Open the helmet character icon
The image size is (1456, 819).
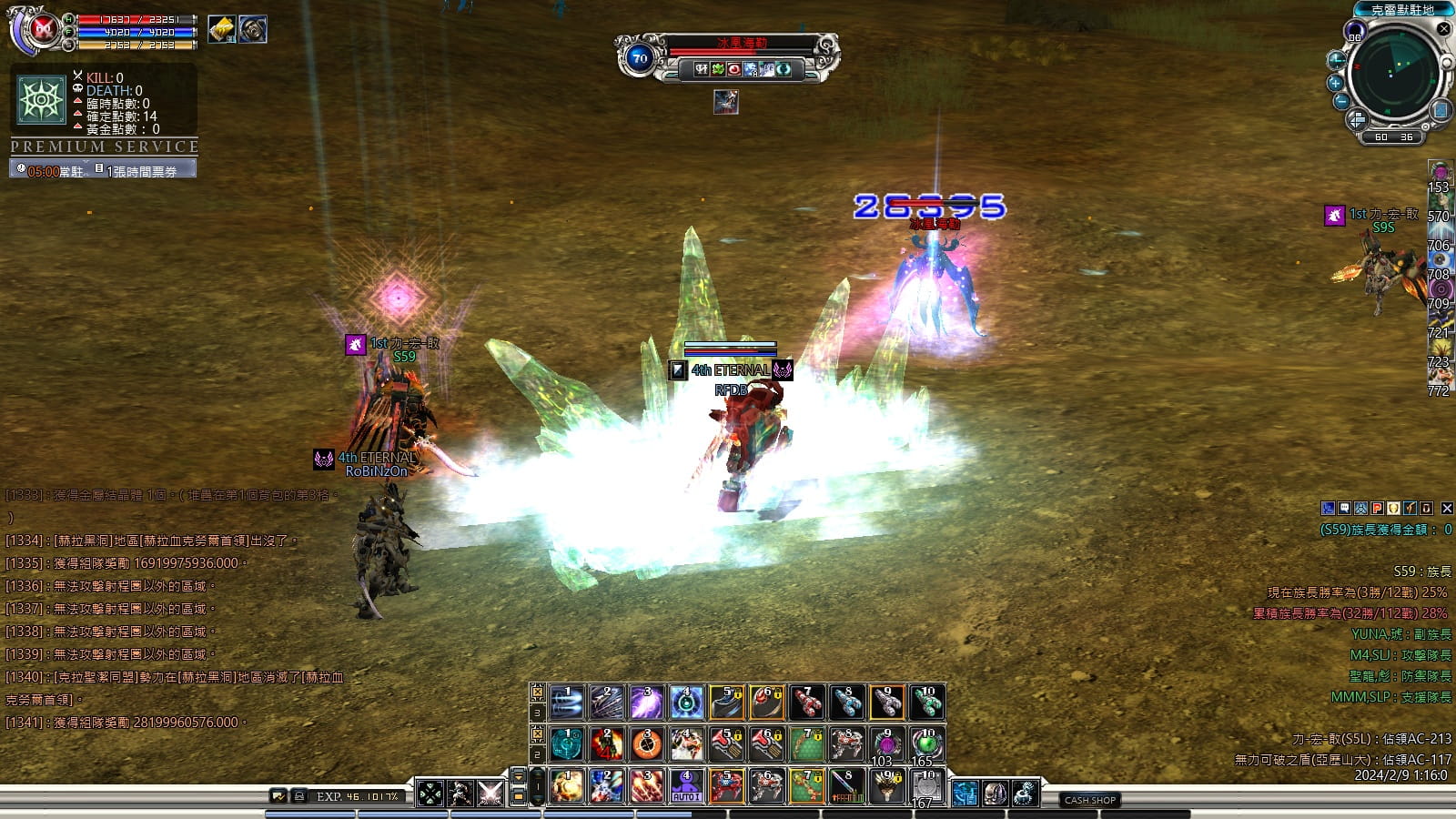[x=995, y=794]
